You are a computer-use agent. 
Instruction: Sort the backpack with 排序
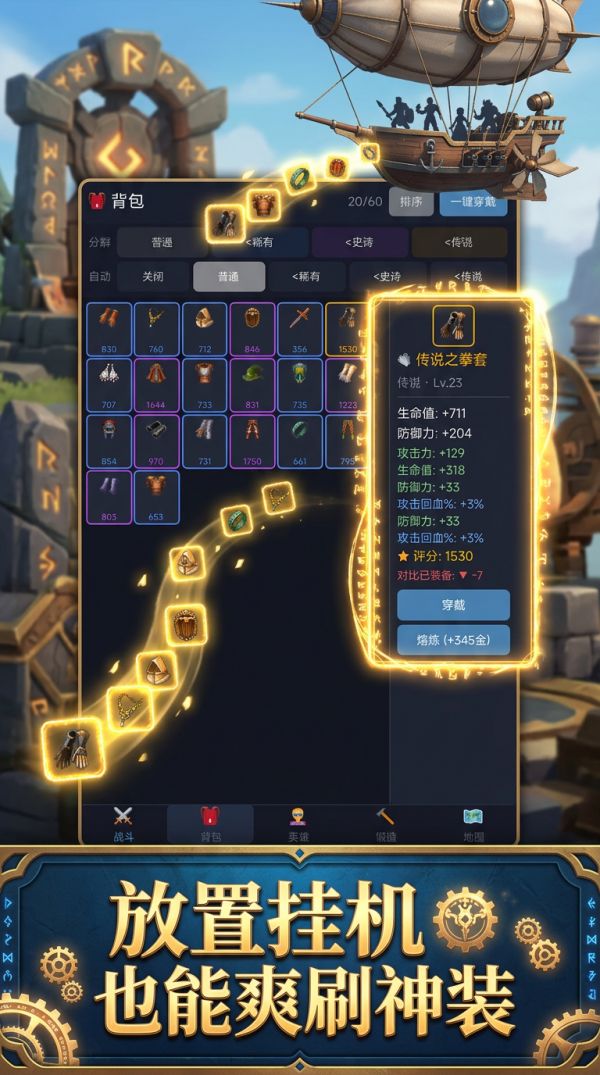pyautogui.click(x=410, y=201)
